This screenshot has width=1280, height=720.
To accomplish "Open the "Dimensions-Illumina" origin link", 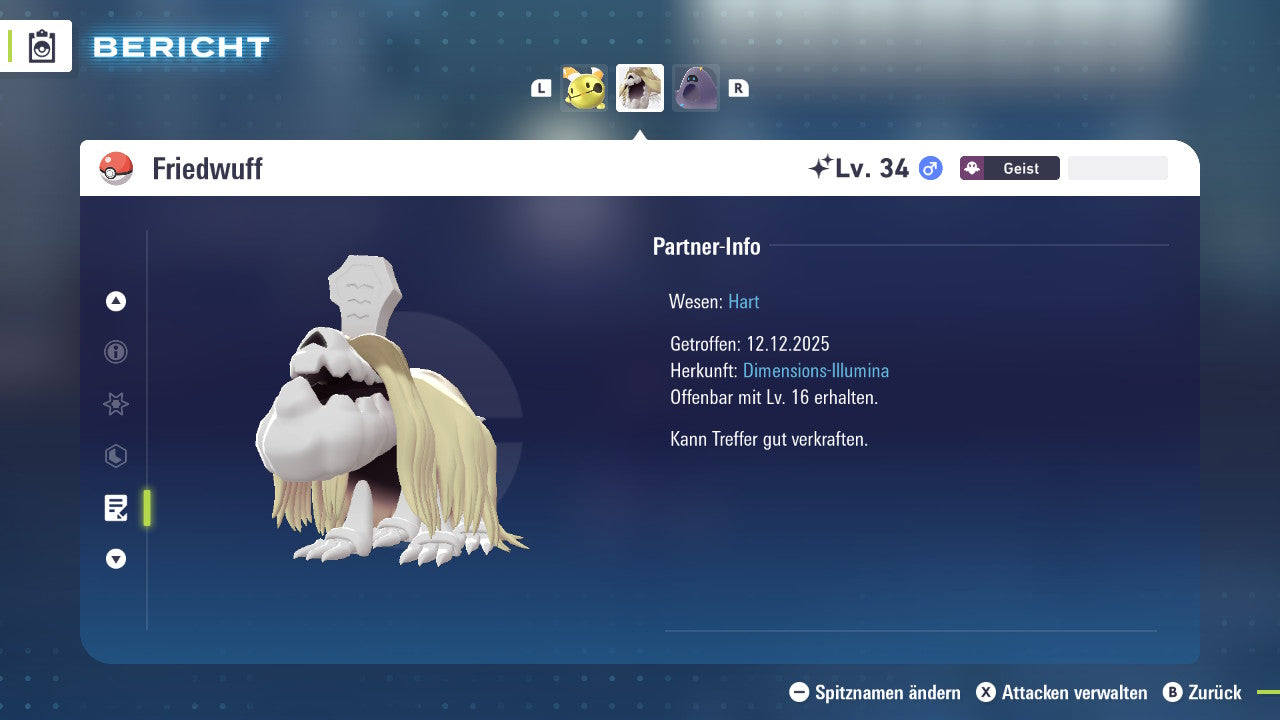I will (815, 370).
